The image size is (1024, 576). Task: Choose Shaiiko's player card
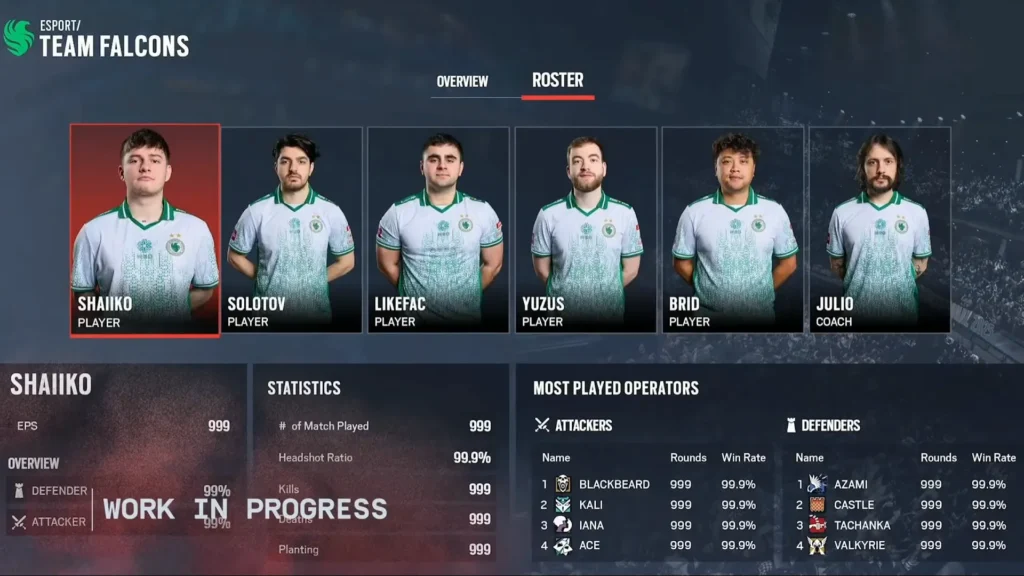[x=145, y=230]
